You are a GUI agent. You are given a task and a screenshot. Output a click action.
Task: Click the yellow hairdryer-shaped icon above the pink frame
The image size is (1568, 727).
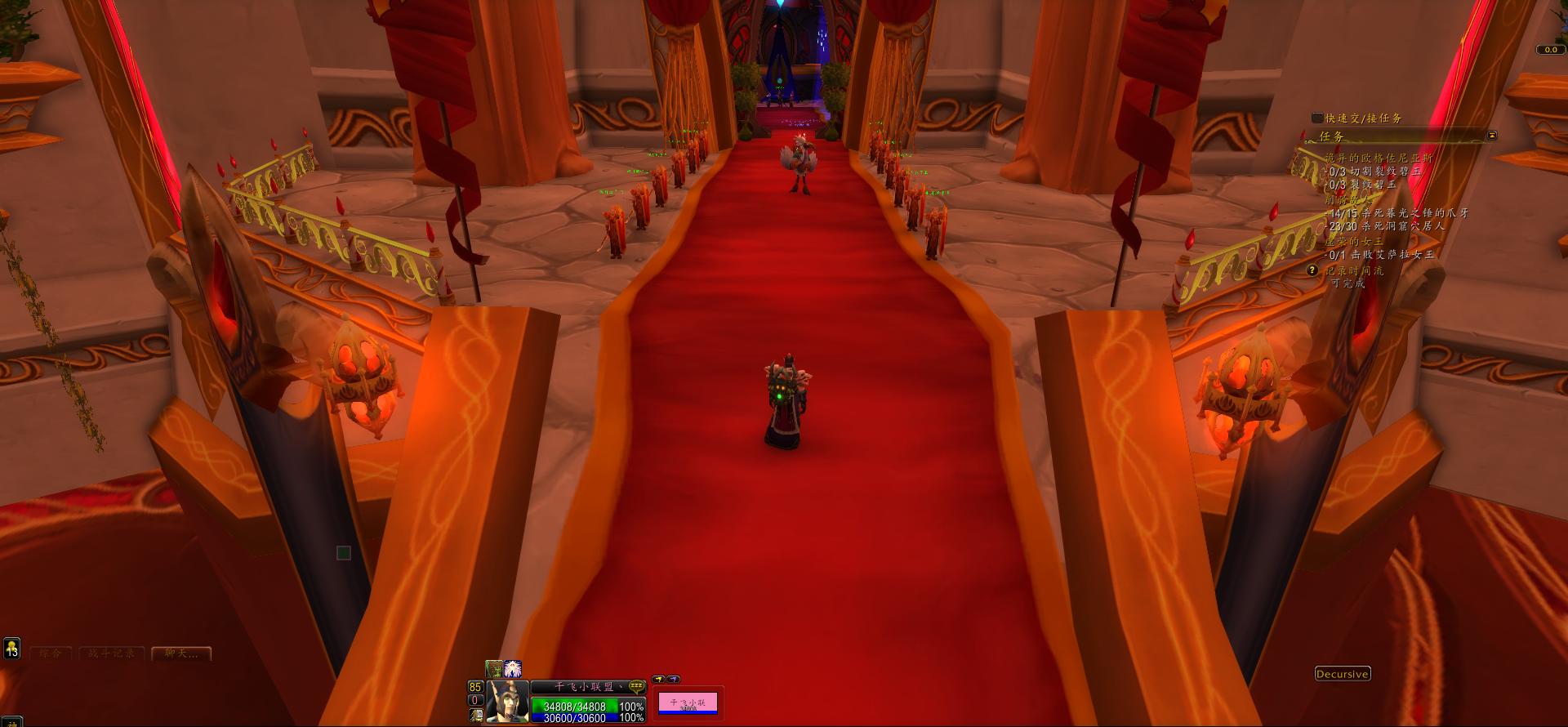tap(658, 679)
